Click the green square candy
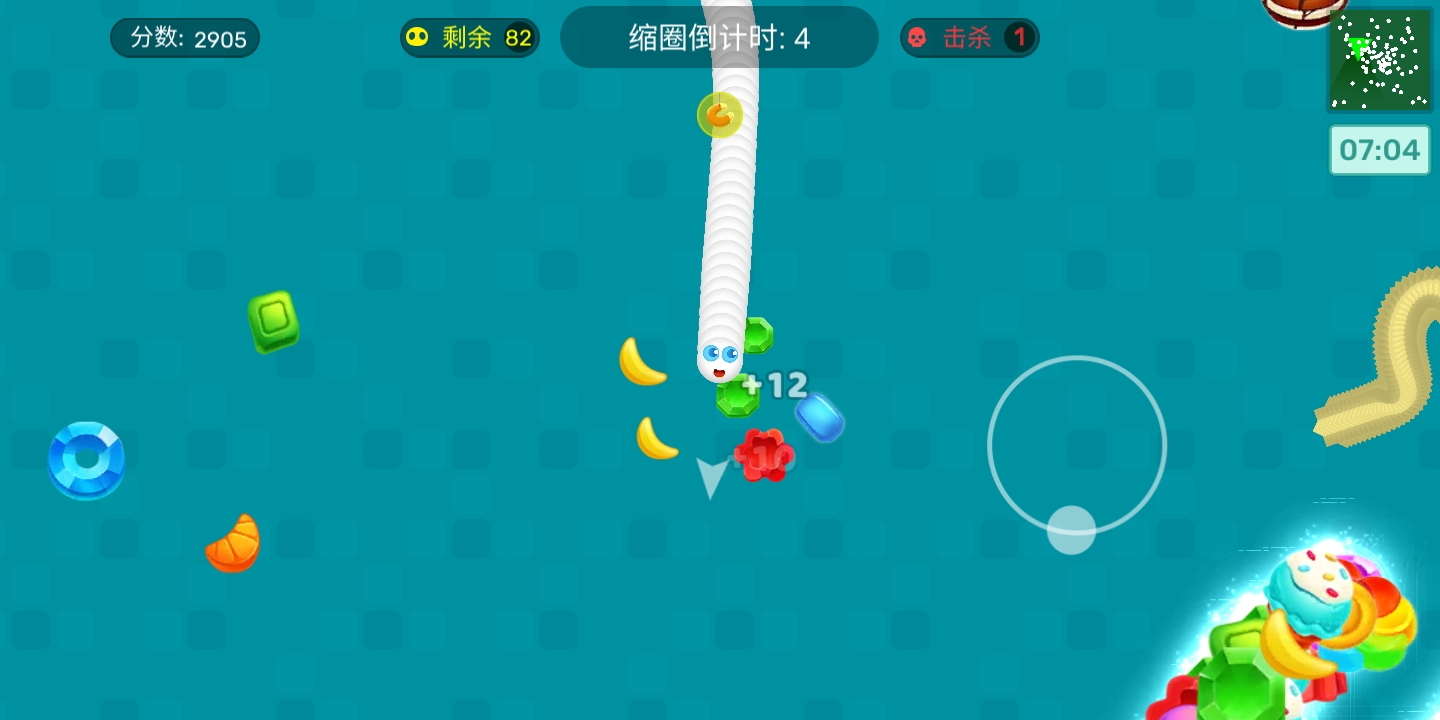 [x=273, y=324]
